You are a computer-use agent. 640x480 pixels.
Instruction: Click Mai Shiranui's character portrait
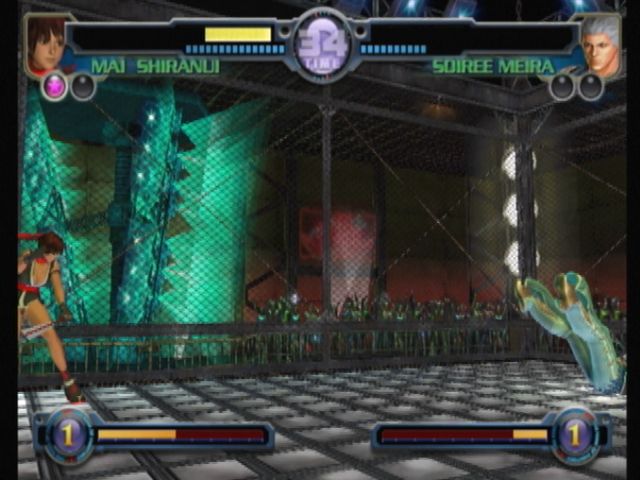44,44
